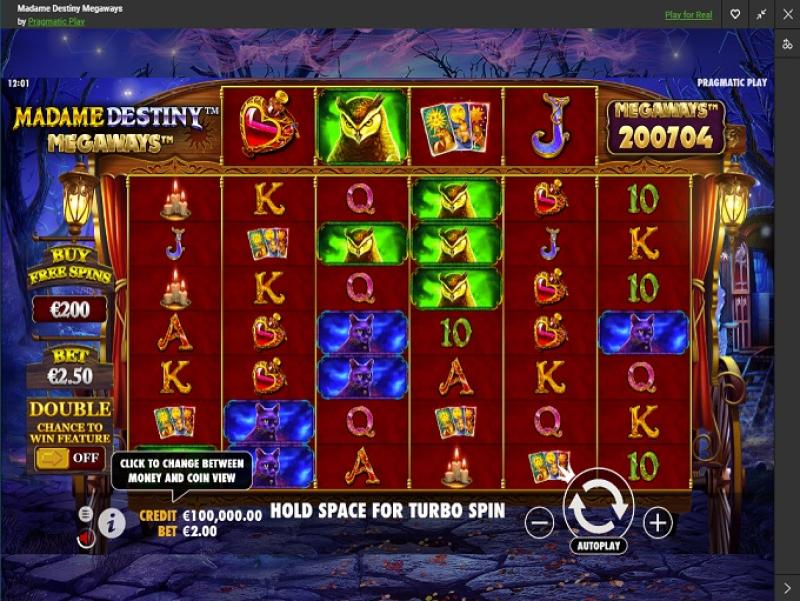Viewport: 800px width, 601px height.
Task: Increase the bet with the plus button
Action: click(x=657, y=522)
